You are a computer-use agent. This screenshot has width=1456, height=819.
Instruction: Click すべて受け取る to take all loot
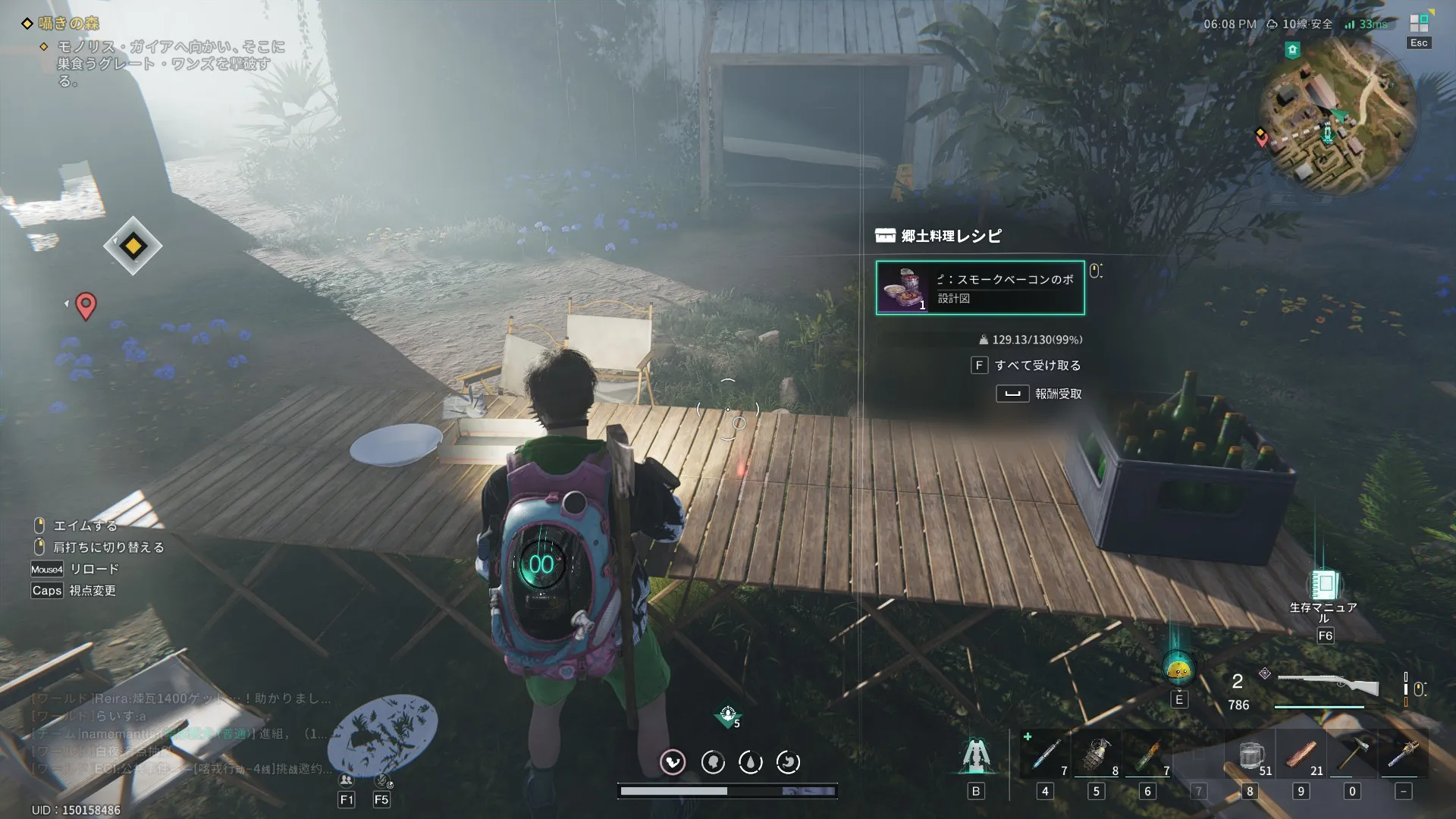coord(1037,366)
